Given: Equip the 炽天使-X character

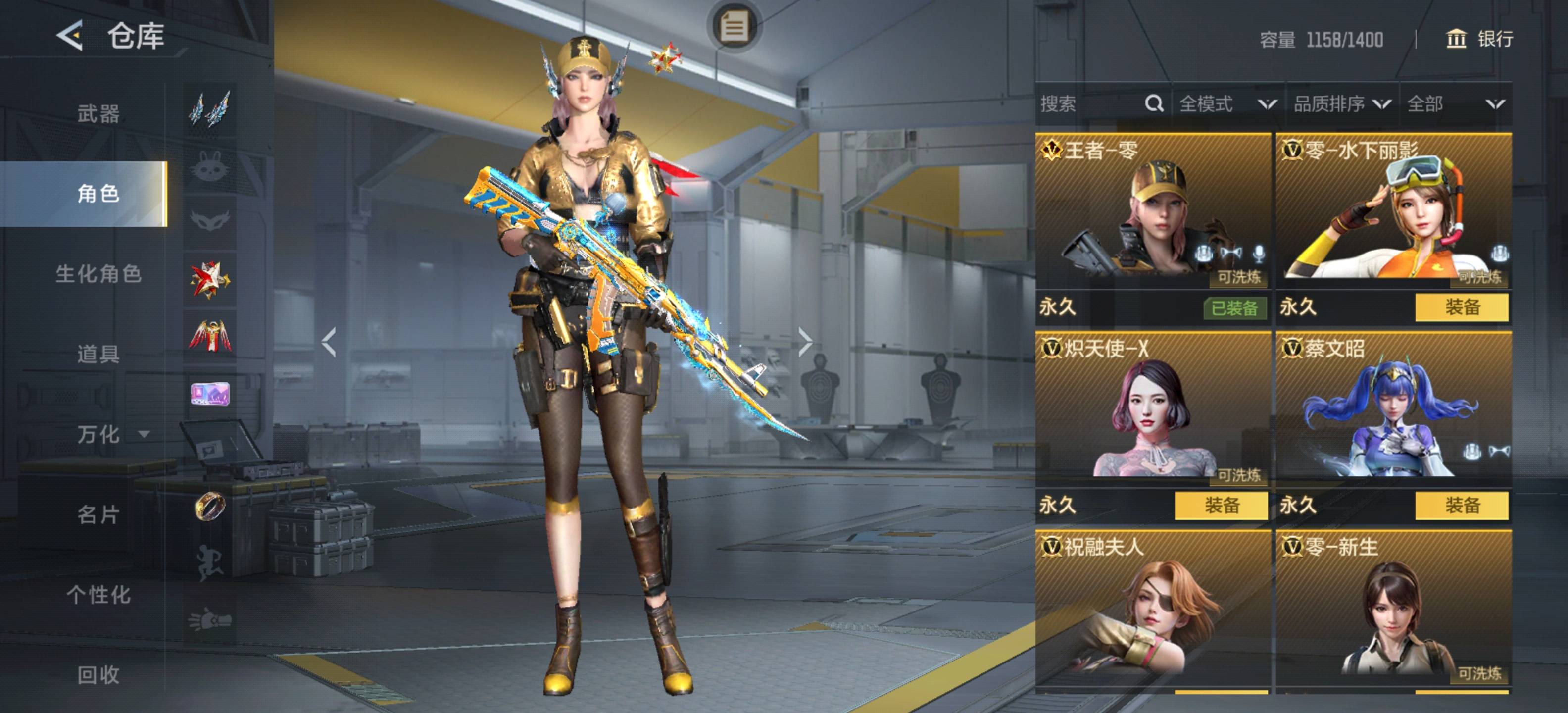Looking at the screenshot, I should tap(1221, 506).
